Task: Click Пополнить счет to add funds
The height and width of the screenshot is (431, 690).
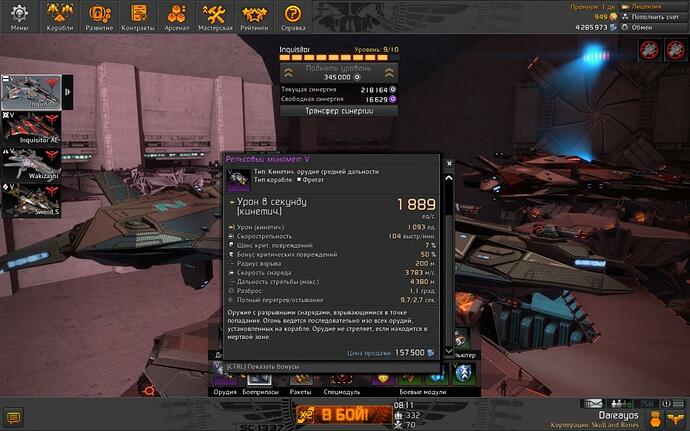Action: (657, 17)
